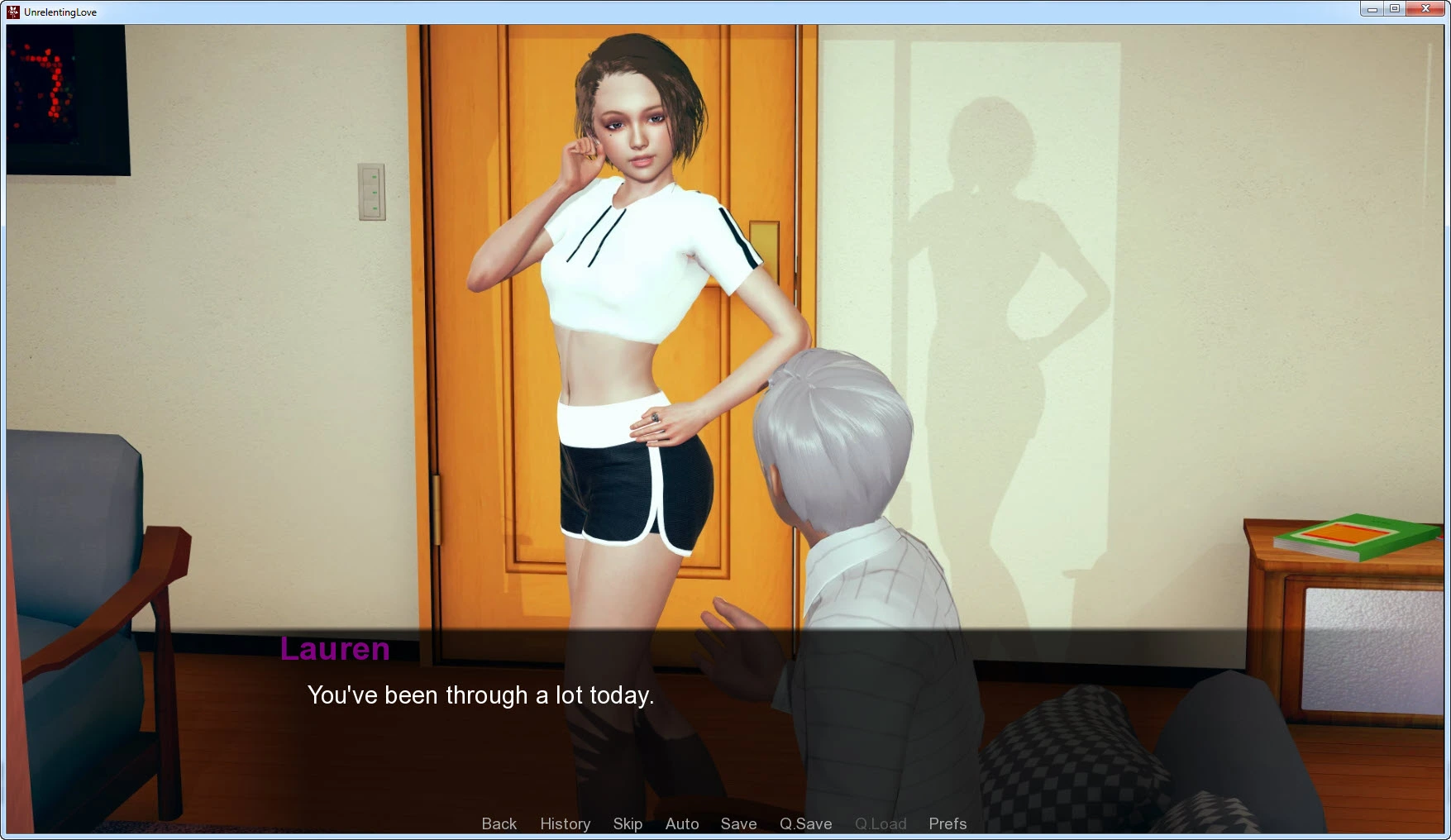
Task: Open the Save menu
Action: pyautogui.click(x=738, y=823)
